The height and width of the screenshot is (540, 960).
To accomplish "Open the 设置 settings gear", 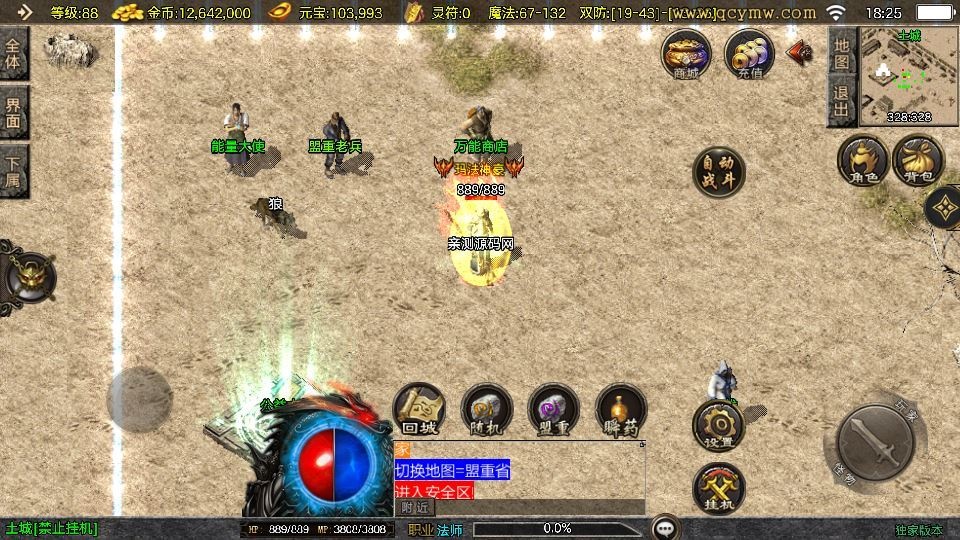I will 718,427.
